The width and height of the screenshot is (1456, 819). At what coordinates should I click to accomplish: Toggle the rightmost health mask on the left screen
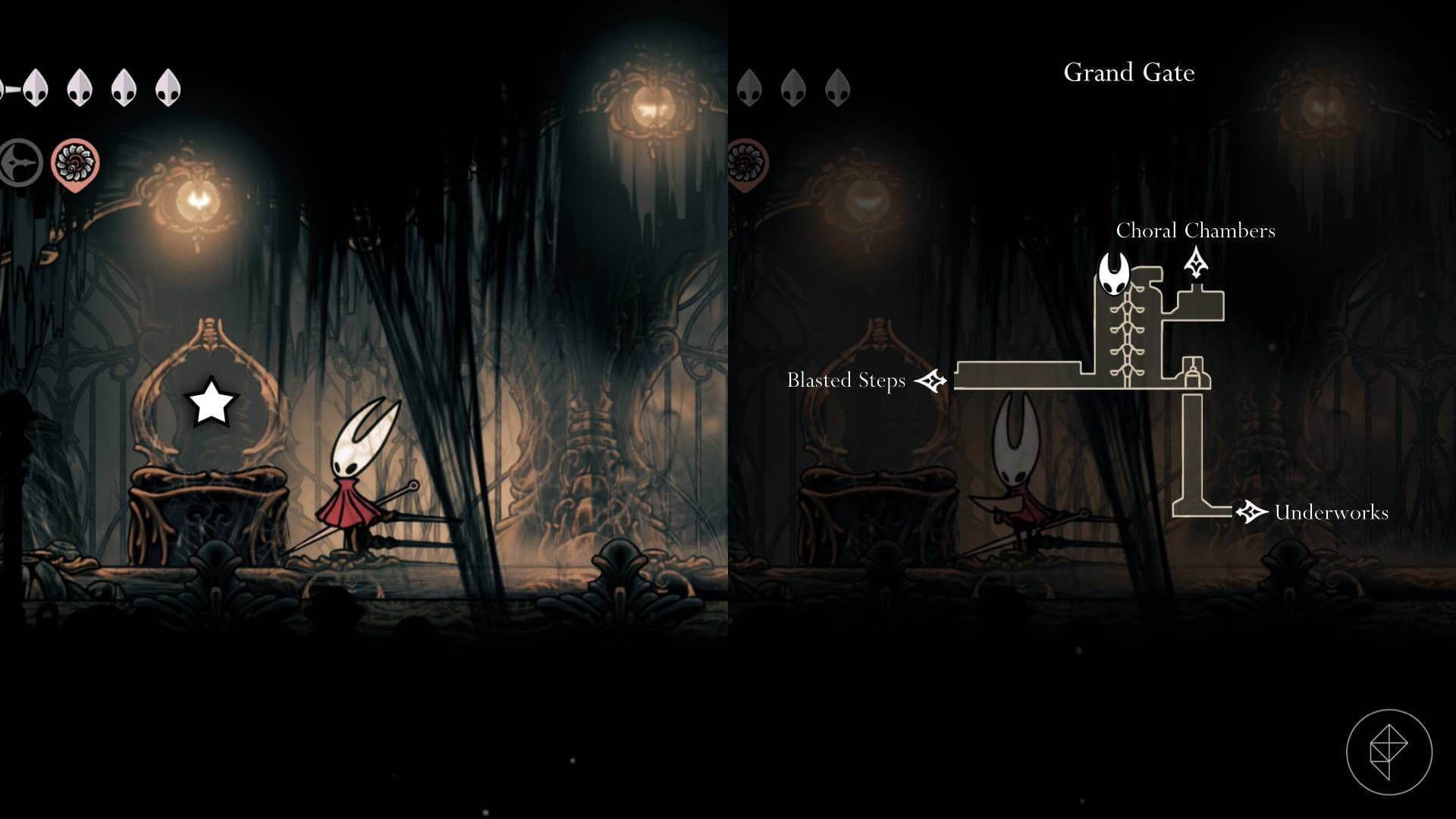[167, 87]
